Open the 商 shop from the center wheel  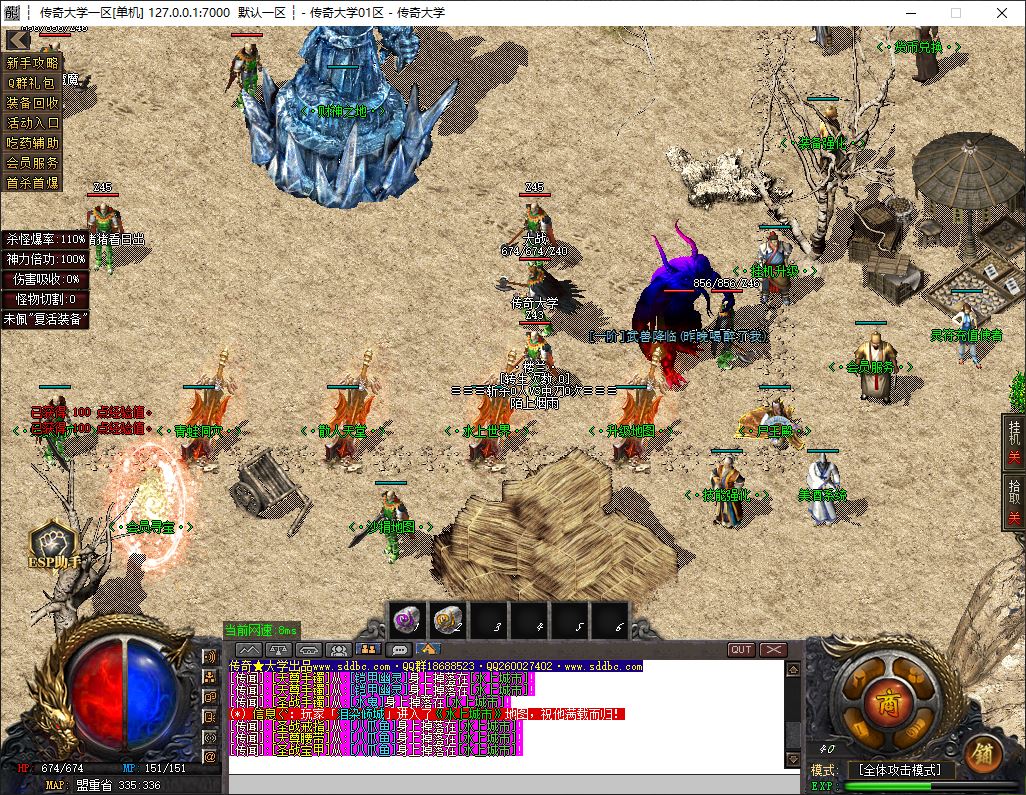click(885, 697)
